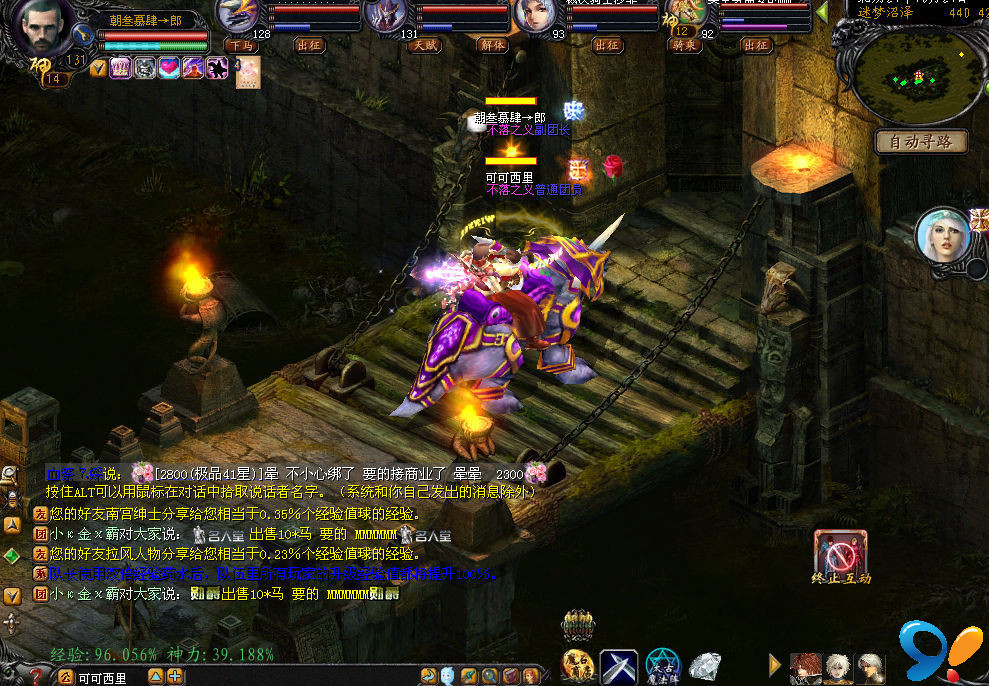Click the diamond shop icon

(705, 666)
